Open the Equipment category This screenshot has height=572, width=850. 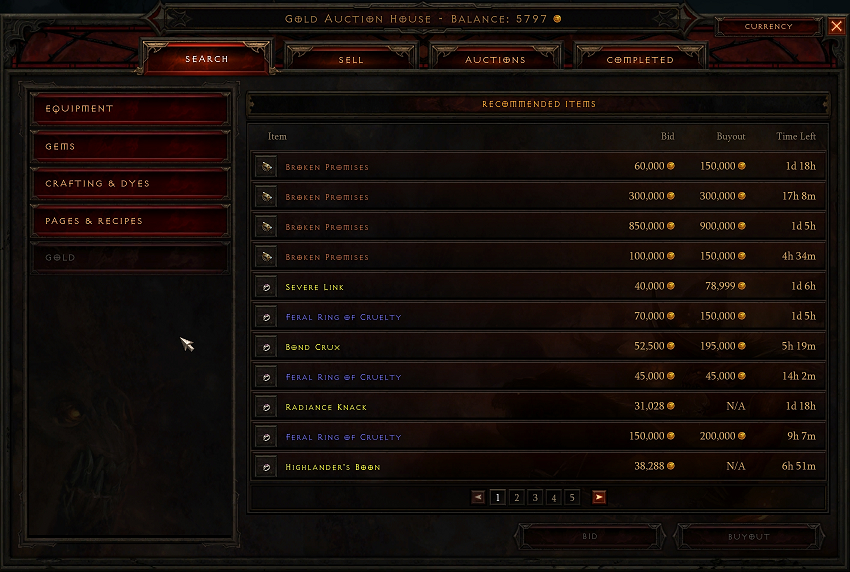click(x=131, y=108)
